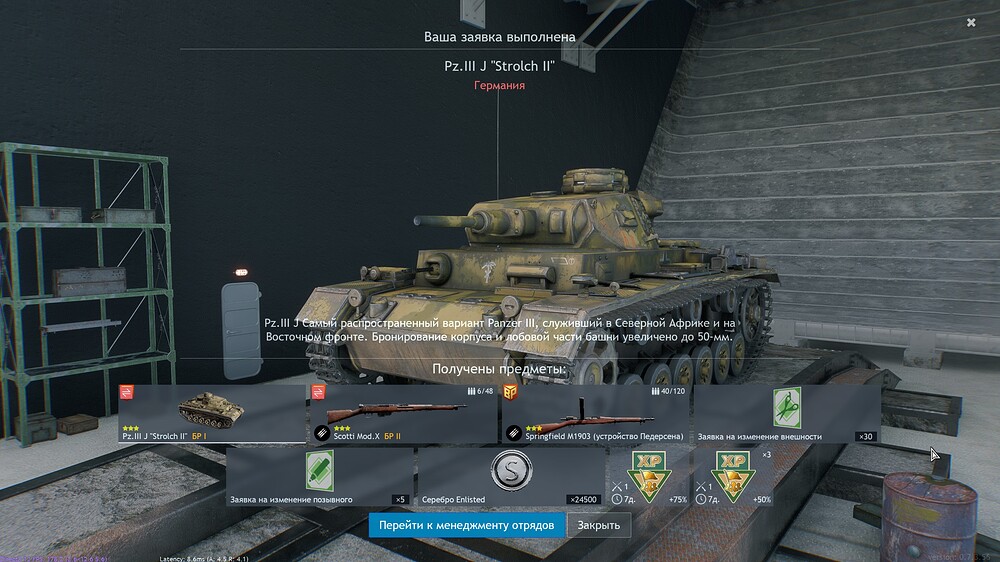Click the +50% XP booster icon
Viewport: 1000px width, 562px height.
735,476
